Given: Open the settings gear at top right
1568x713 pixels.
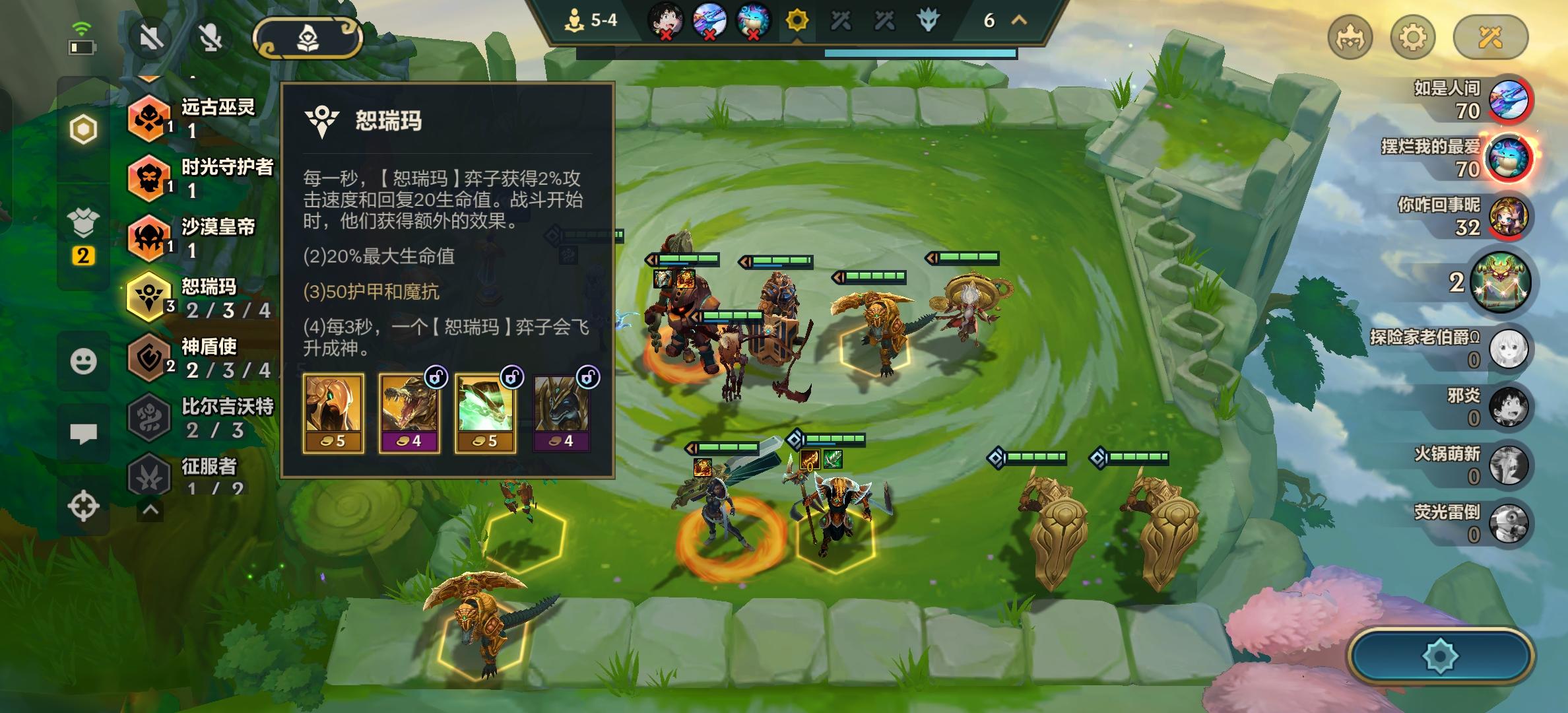Looking at the screenshot, I should (1414, 38).
